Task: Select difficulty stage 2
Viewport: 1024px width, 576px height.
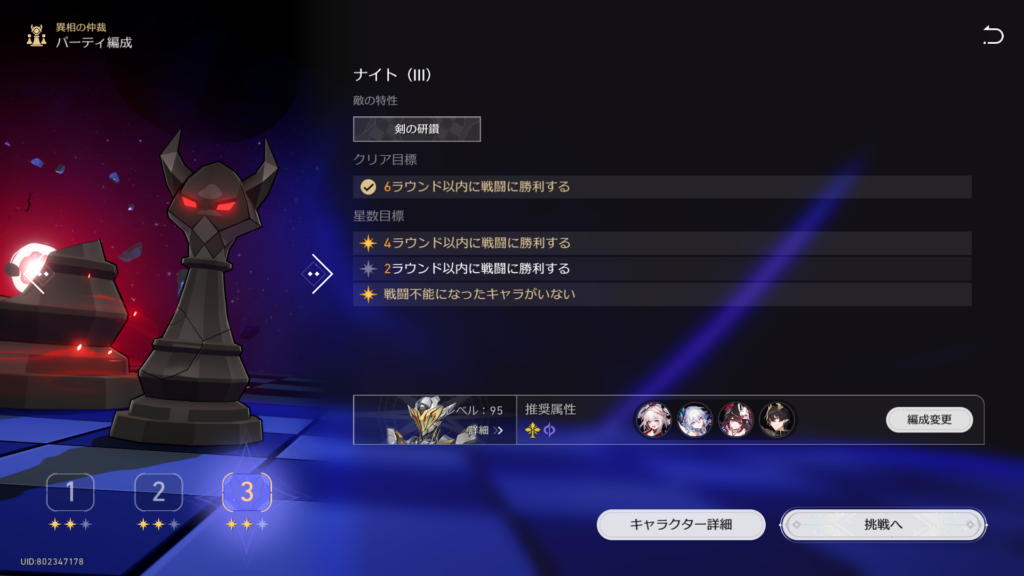Action: [158, 492]
